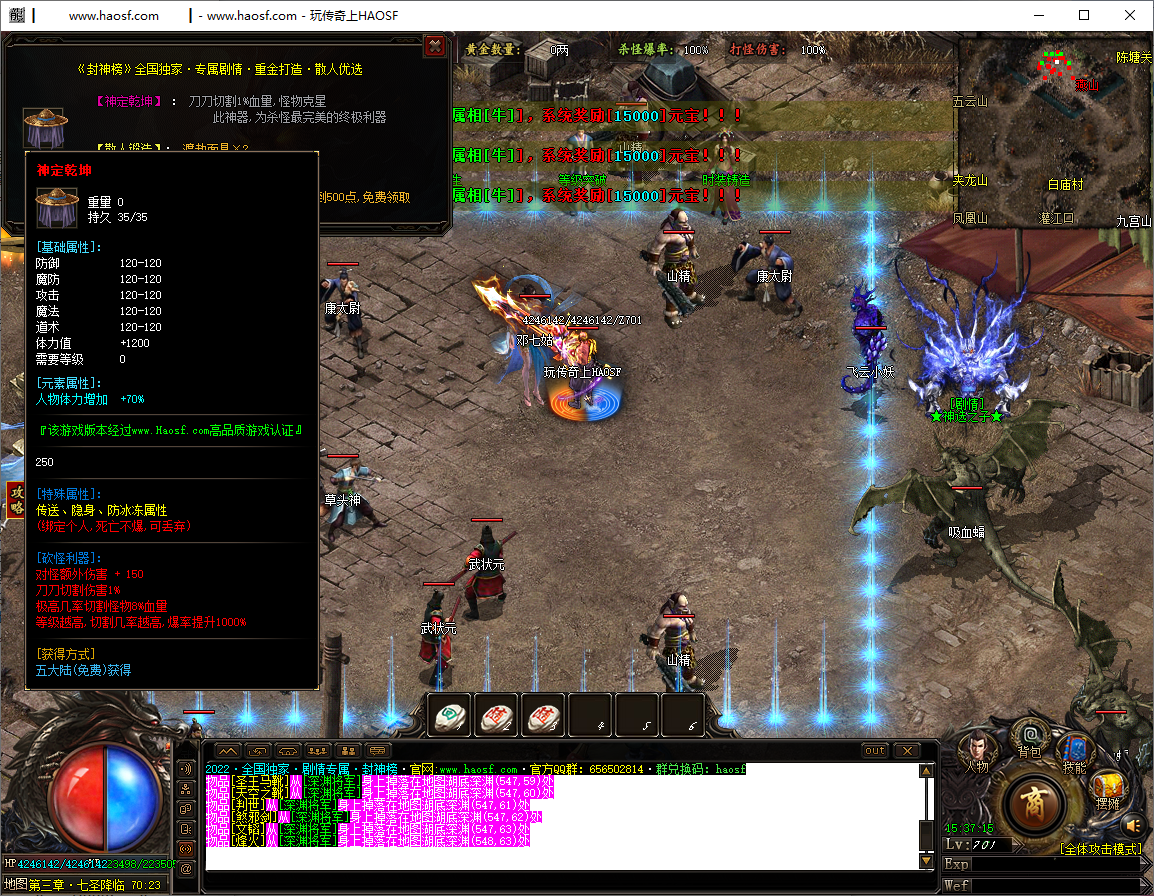Click the minimap in the corner
Viewport: 1154px width, 896px height.
point(1054,132)
